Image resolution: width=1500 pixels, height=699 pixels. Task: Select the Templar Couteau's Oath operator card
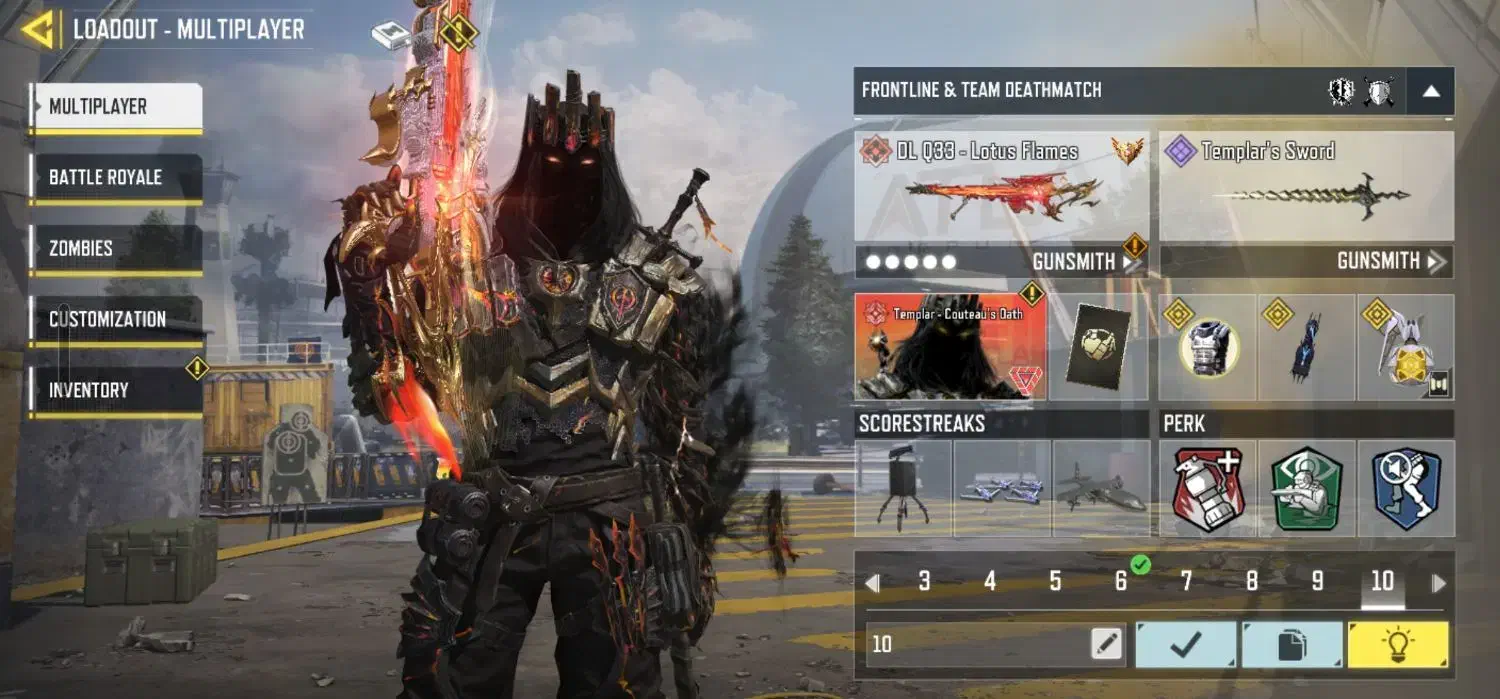click(950, 347)
